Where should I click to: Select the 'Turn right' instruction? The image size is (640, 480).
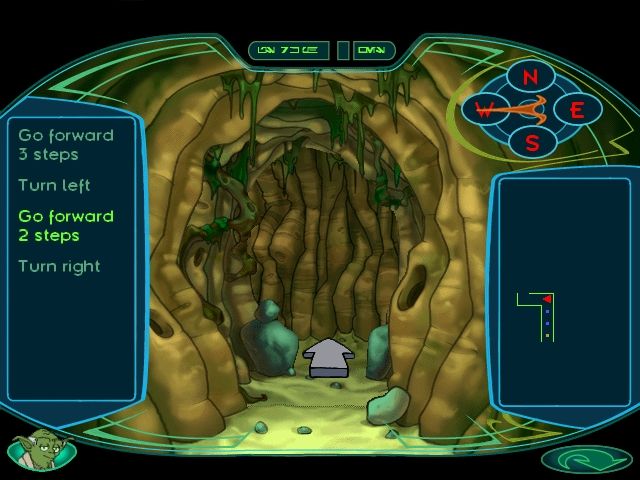(x=59, y=266)
